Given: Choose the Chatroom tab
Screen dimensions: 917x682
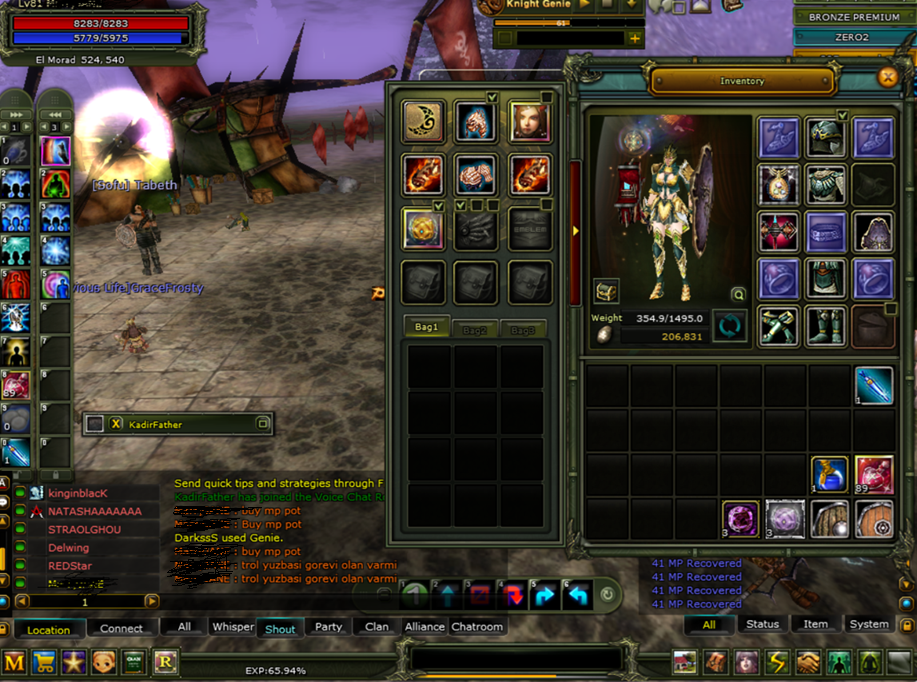Looking at the screenshot, I should (x=477, y=627).
